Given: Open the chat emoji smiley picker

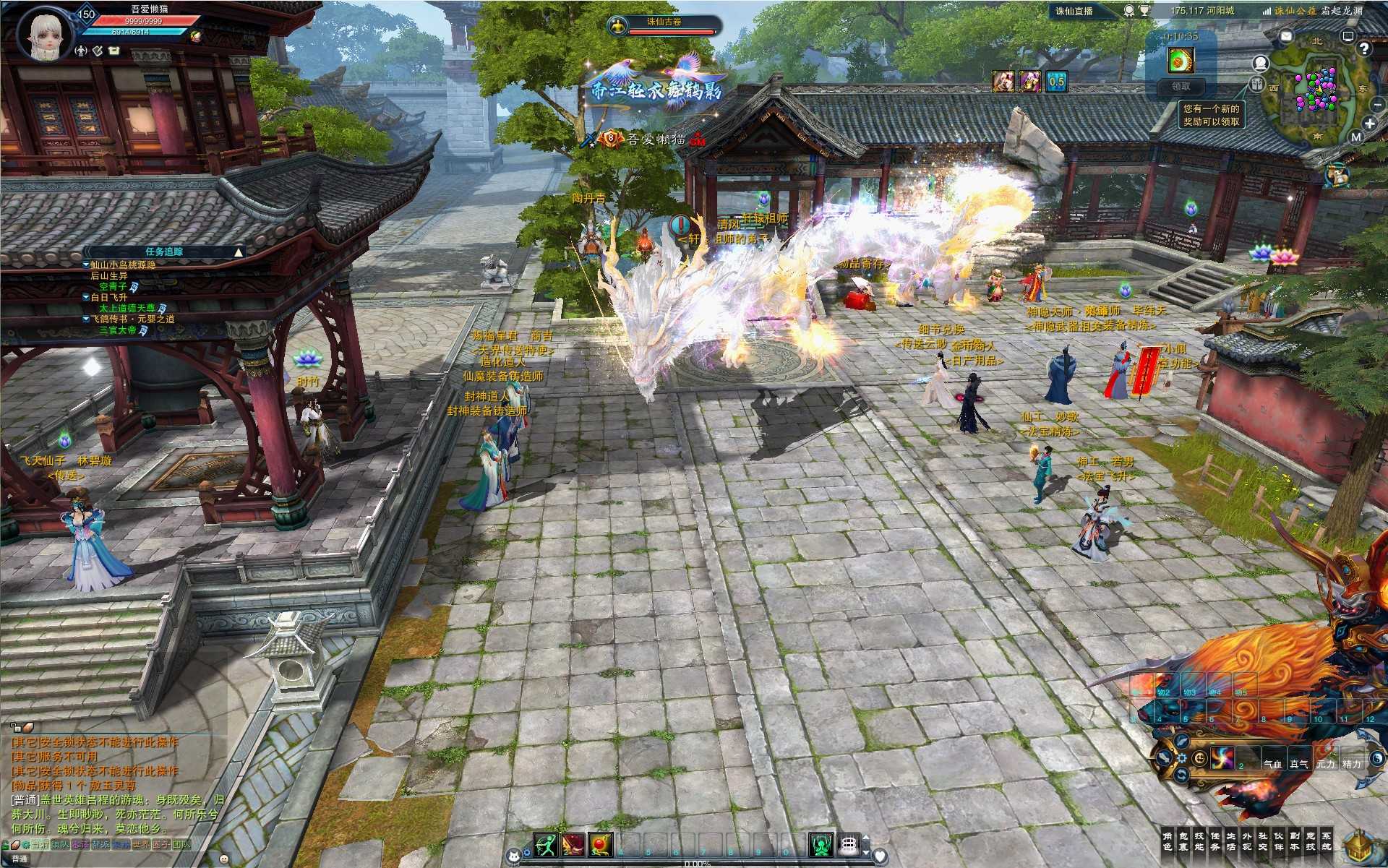Looking at the screenshot, I should 223,859.
